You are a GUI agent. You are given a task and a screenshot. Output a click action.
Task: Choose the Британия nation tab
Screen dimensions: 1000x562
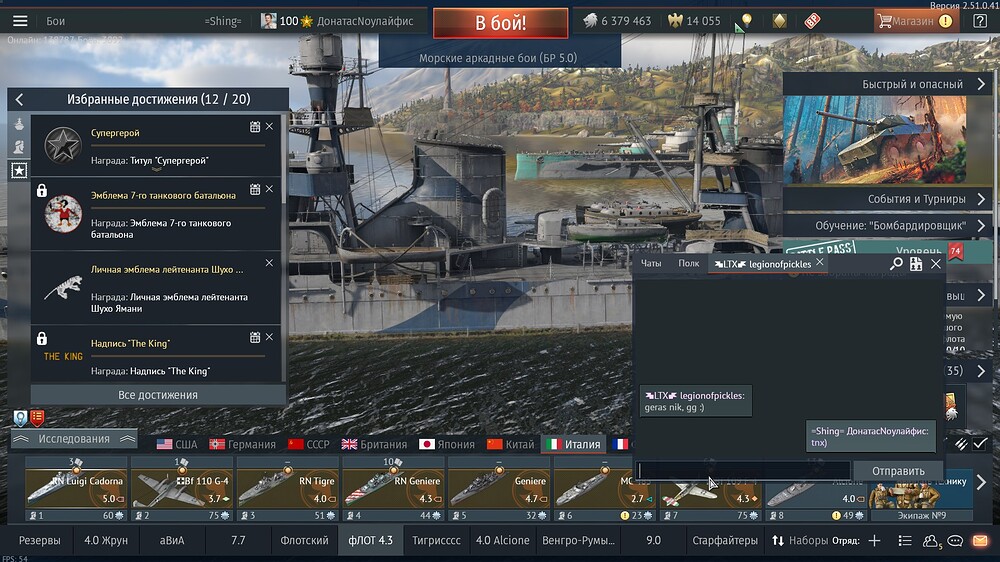[x=373, y=444]
